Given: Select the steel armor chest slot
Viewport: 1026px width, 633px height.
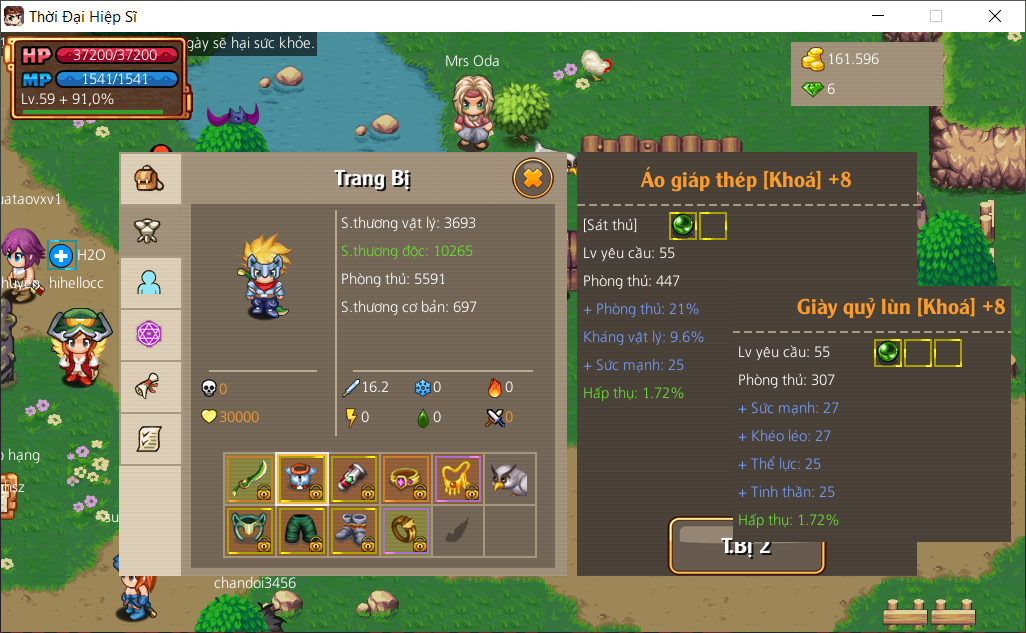Looking at the screenshot, I should (302, 479).
